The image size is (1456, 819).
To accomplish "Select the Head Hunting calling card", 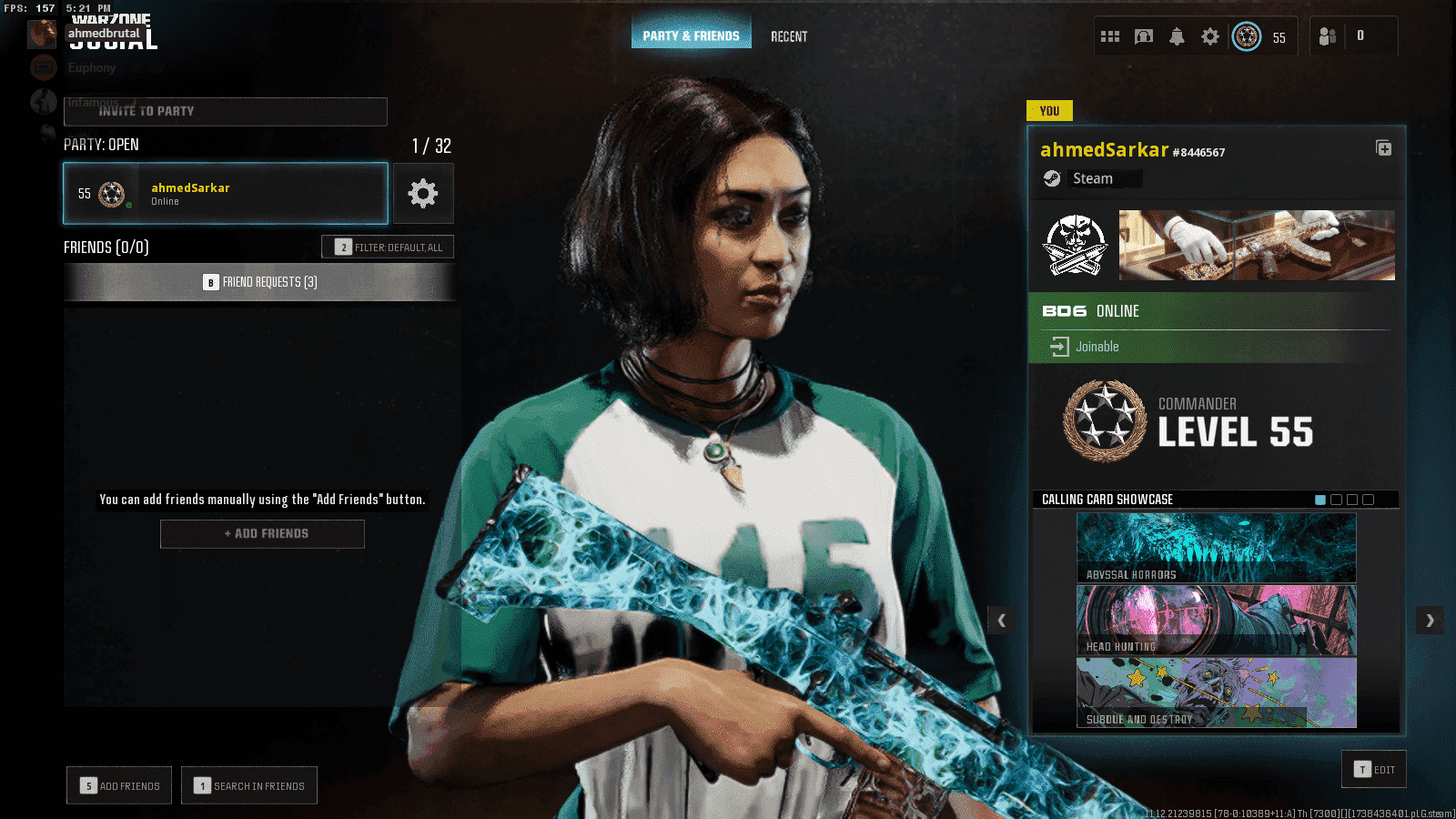I will (1216, 620).
